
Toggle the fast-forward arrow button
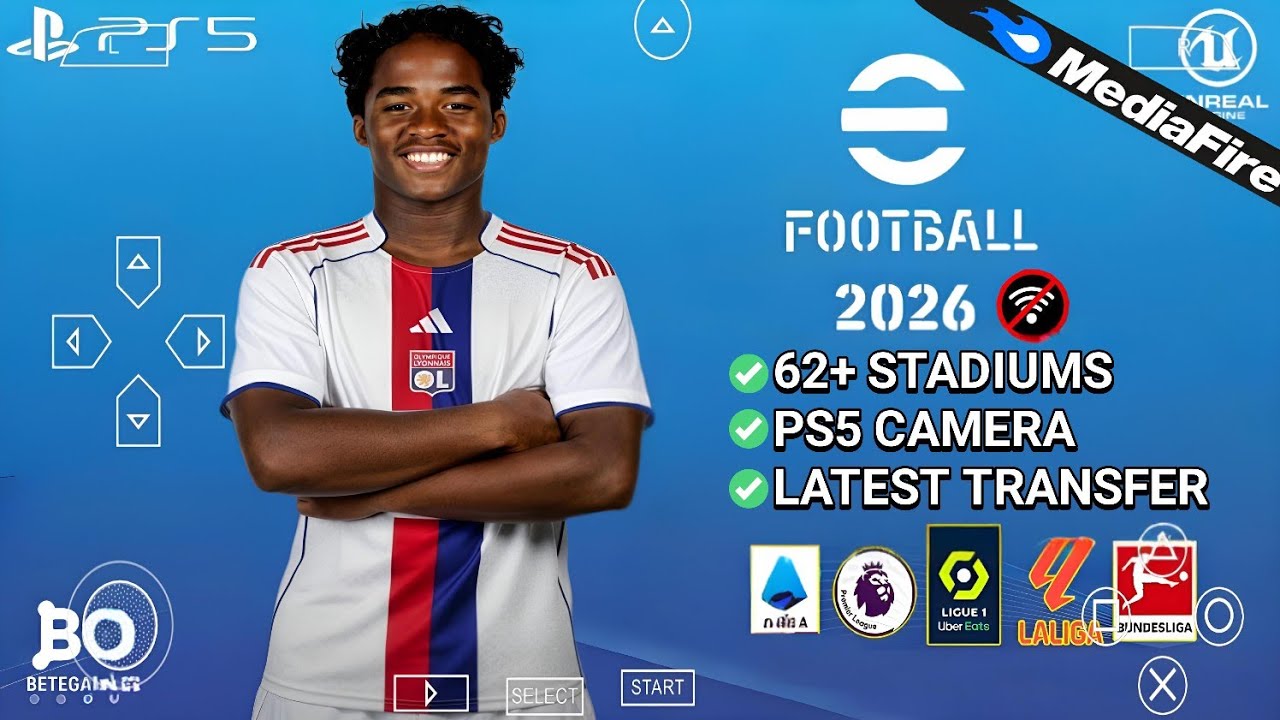coord(431,692)
